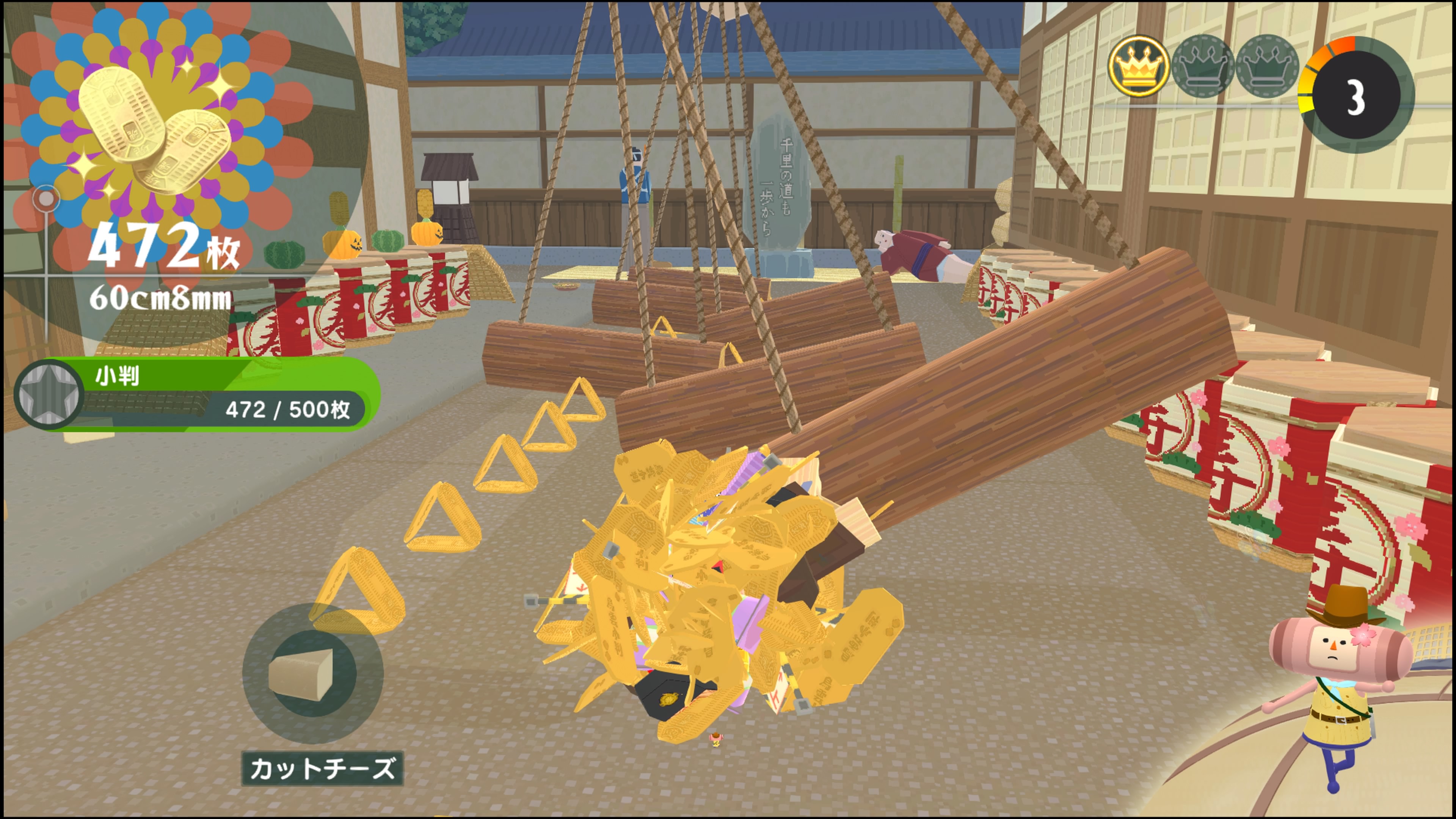This screenshot has width=1456, height=819.
Task: Select the grey star badge icon
Action: [49, 394]
